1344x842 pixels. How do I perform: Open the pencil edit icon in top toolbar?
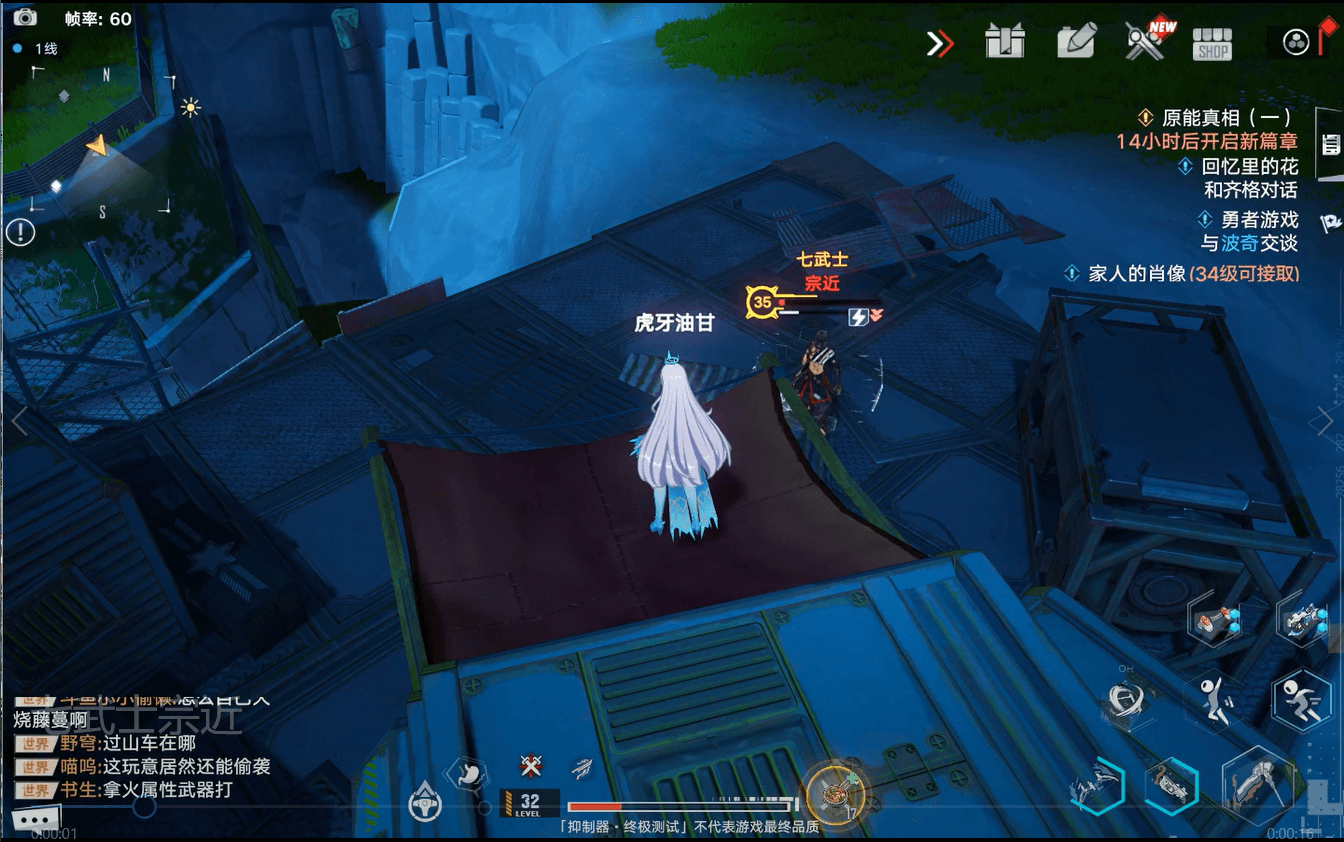pyautogui.click(x=1076, y=42)
